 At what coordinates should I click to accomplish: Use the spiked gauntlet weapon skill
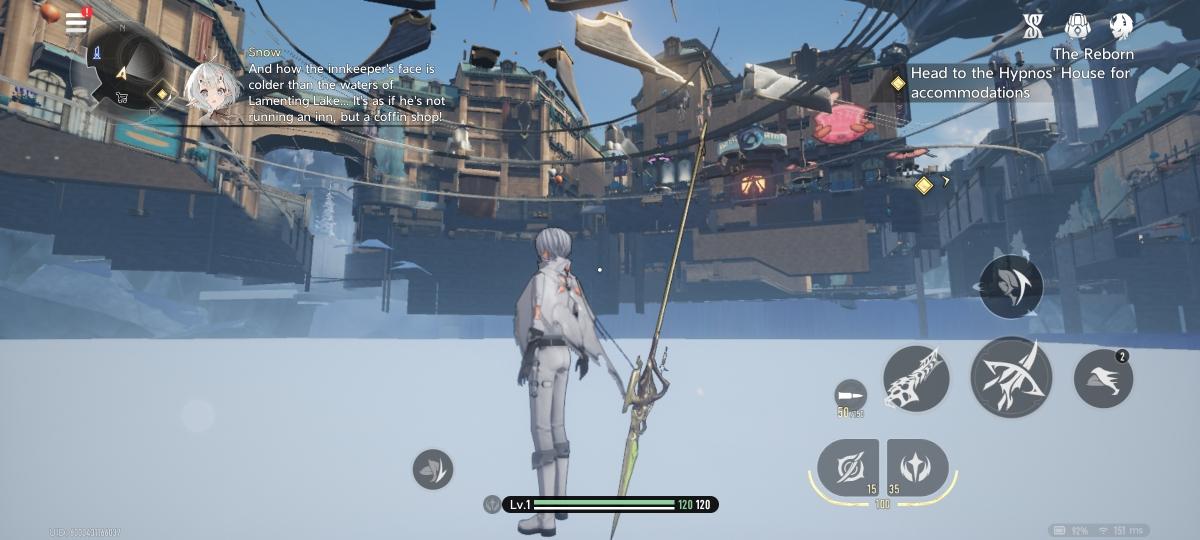[916, 378]
